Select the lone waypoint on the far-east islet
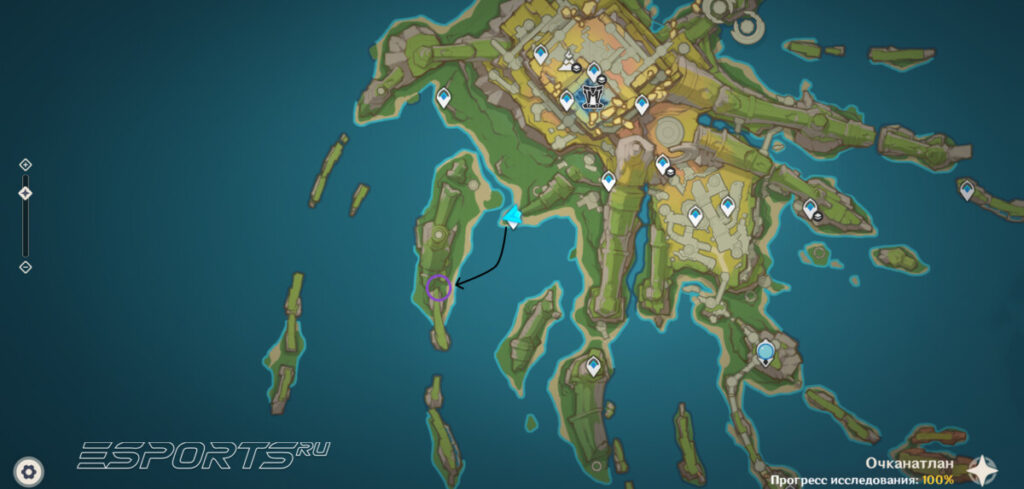The image size is (1024, 489). 967,189
